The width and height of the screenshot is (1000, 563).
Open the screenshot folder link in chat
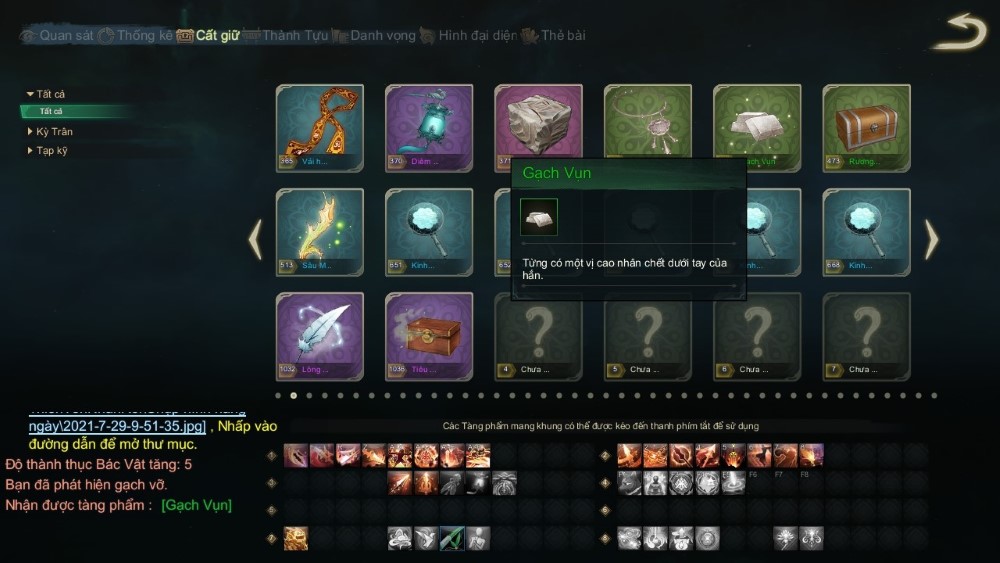[x=117, y=426]
